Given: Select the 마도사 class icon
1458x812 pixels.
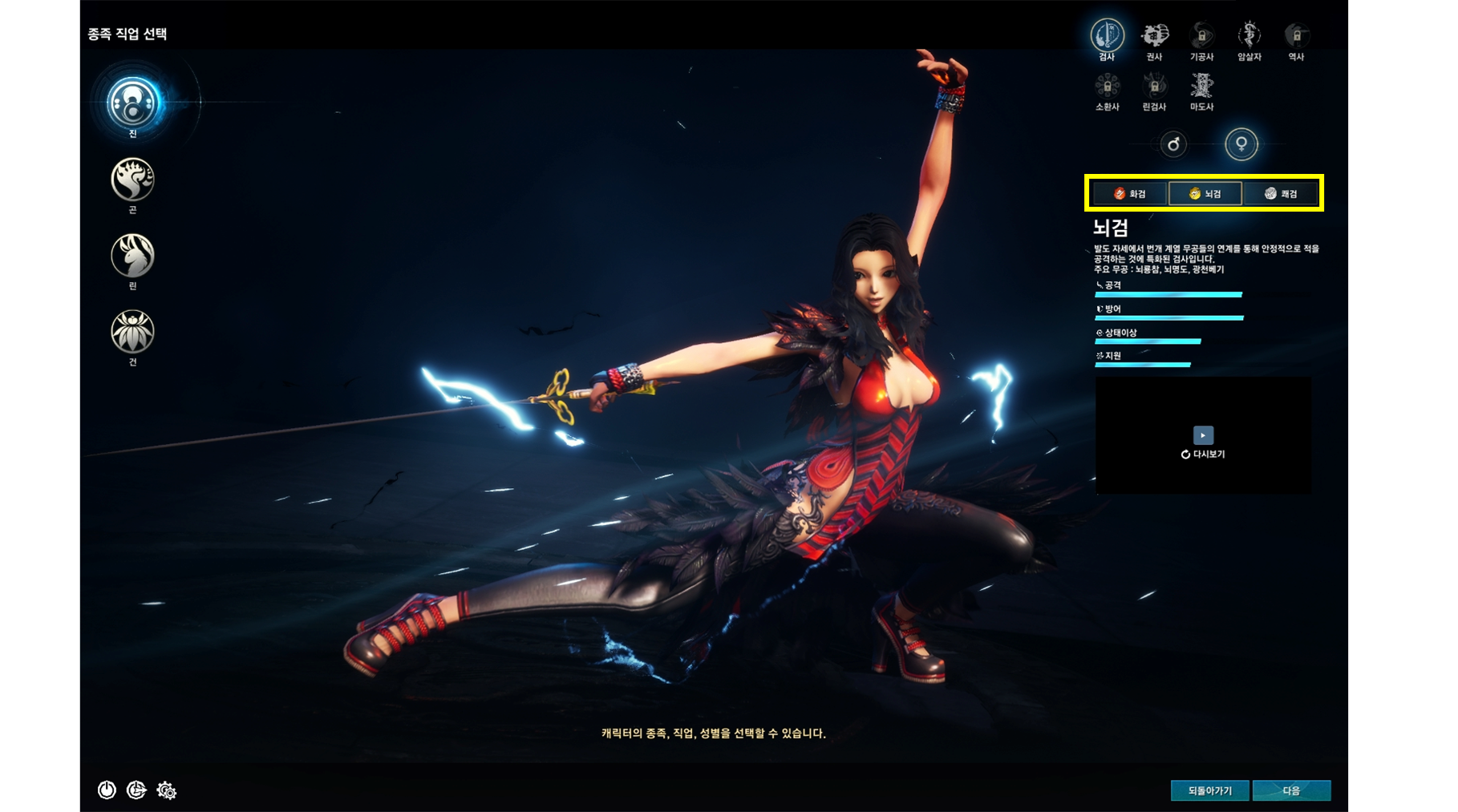Looking at the screenshot, I should point(1201,87).
